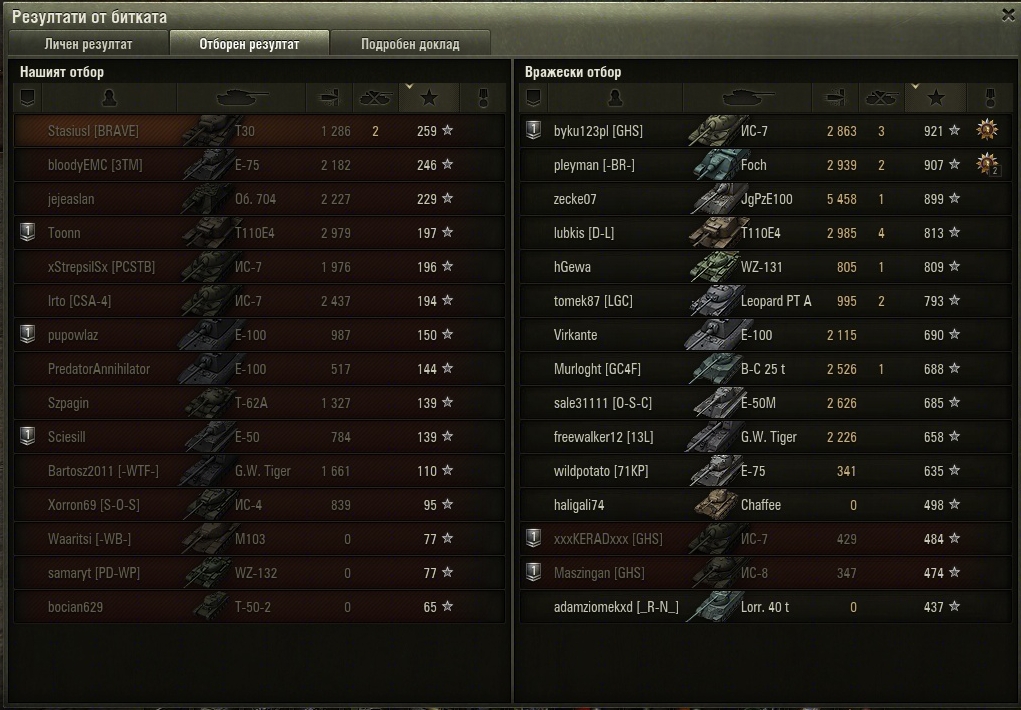
Task: Choose hGewa WZ-131 row
Action: point(740,267)
